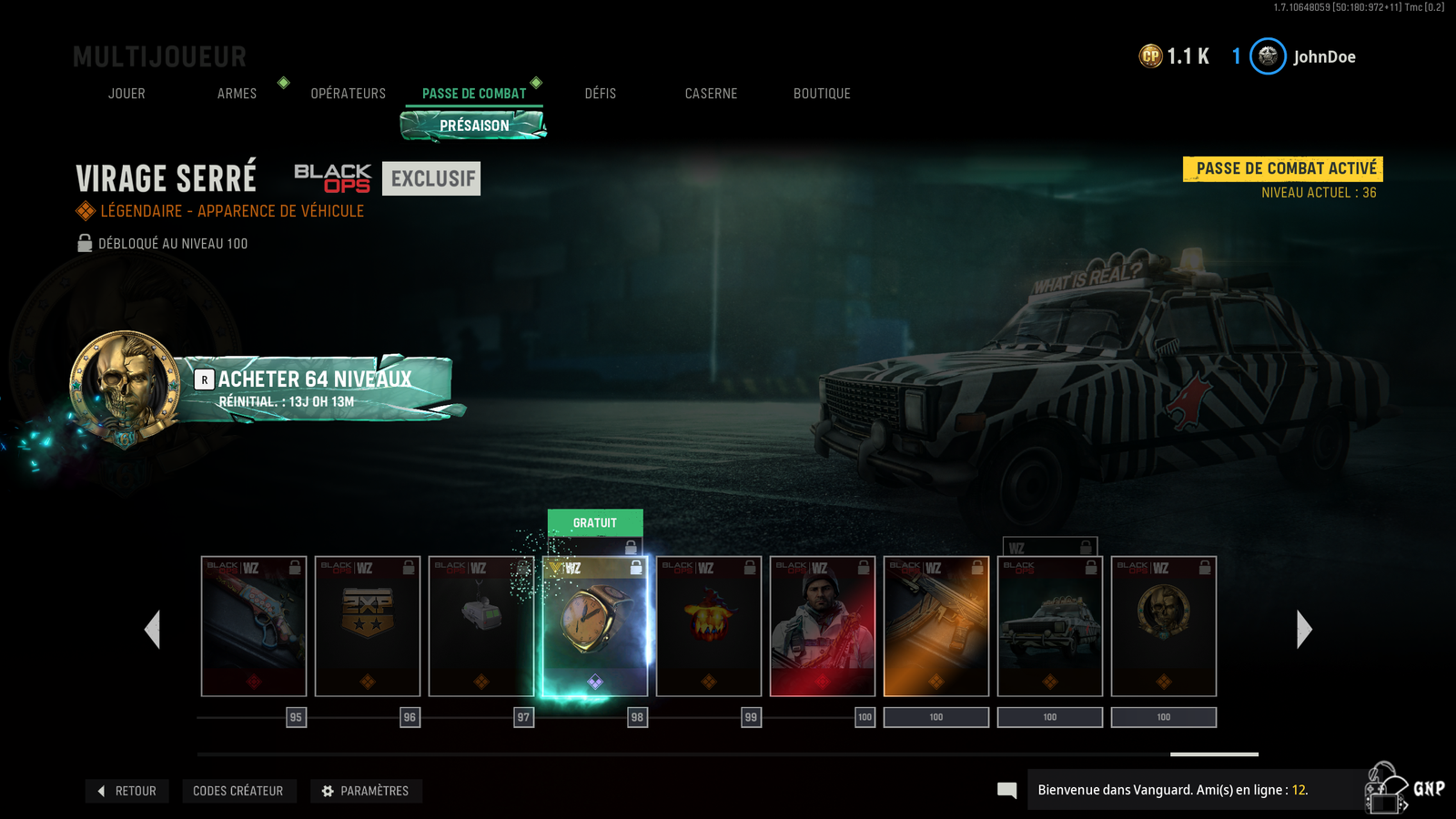Screen dimensions: 1456x819
Task: Select the tier 100 operator skin reward
Action: click(823, 626)
